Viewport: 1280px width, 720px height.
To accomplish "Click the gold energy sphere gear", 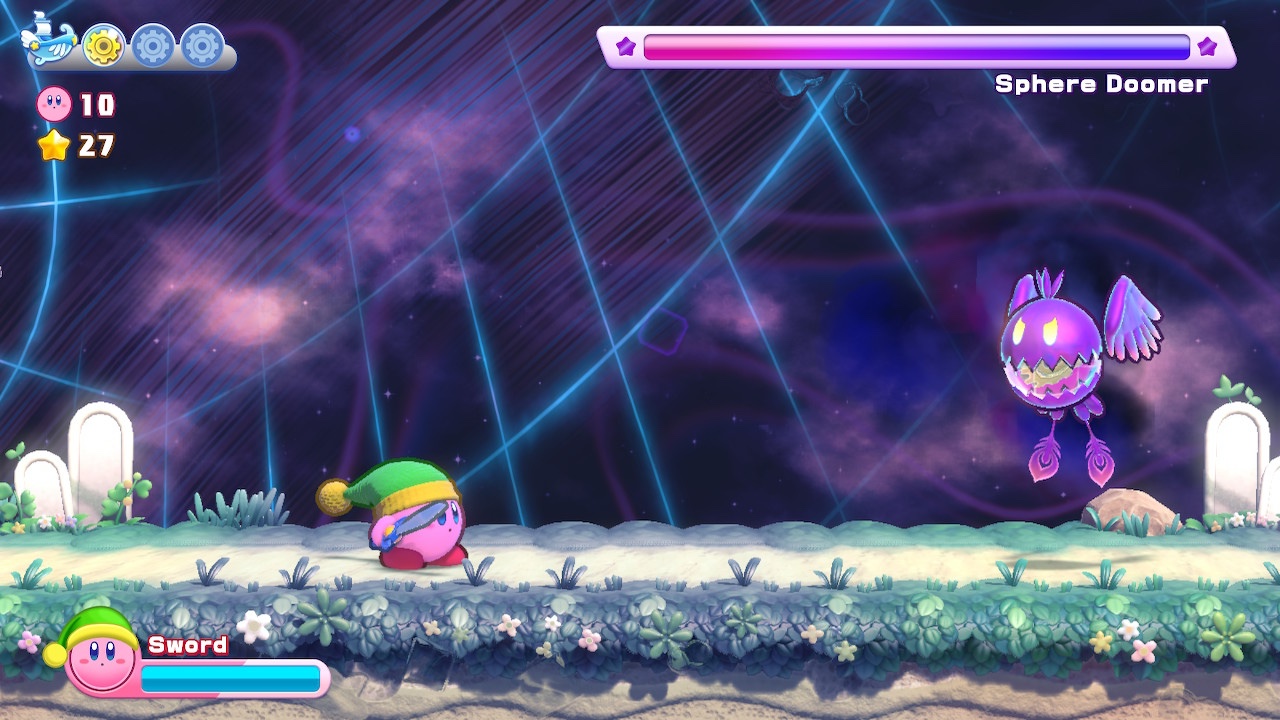I will [103, 45].
